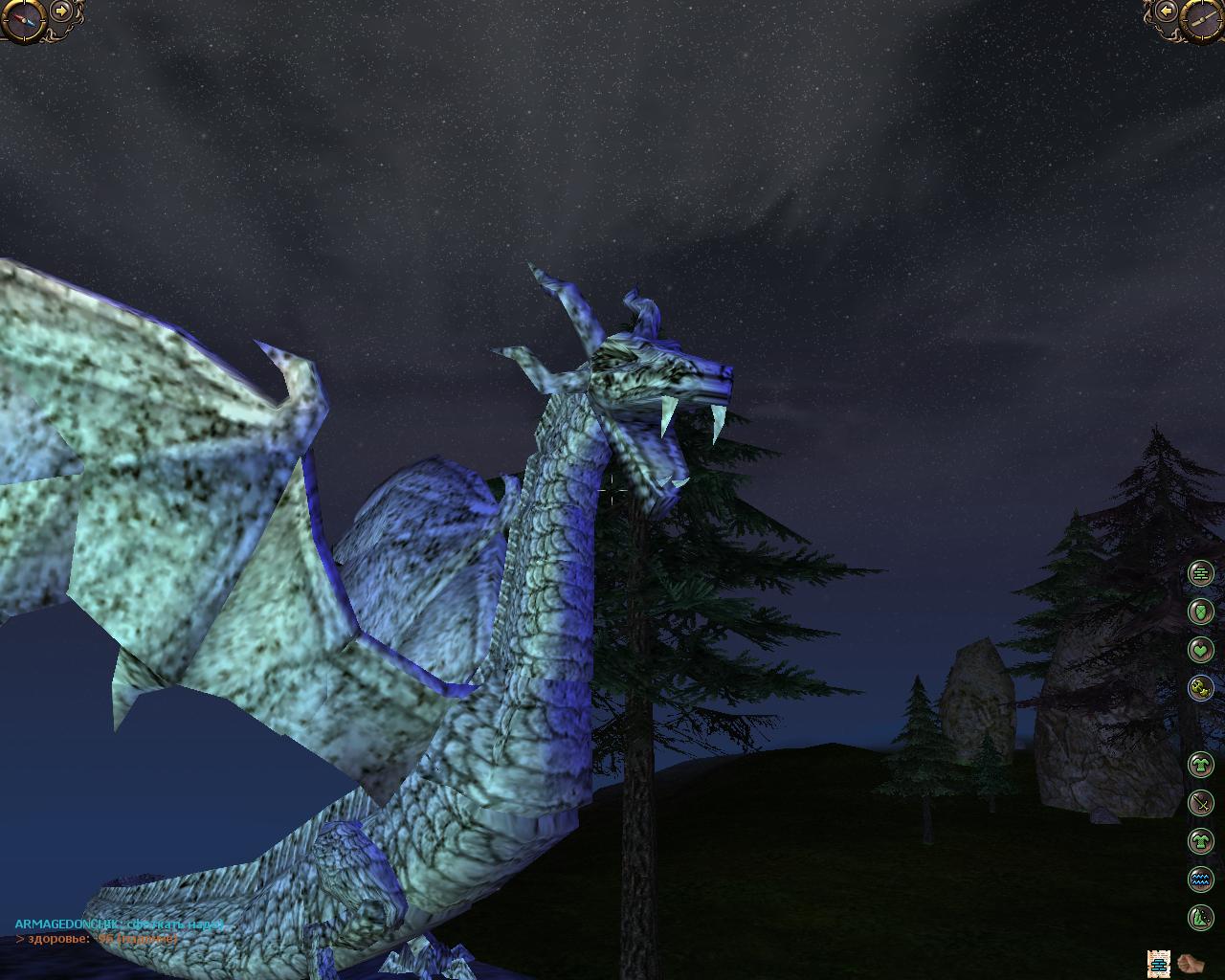Expand panel with the right-pointing yellow arrow
Viewport: 1225px width, 980px height.
tap(62, 11)
